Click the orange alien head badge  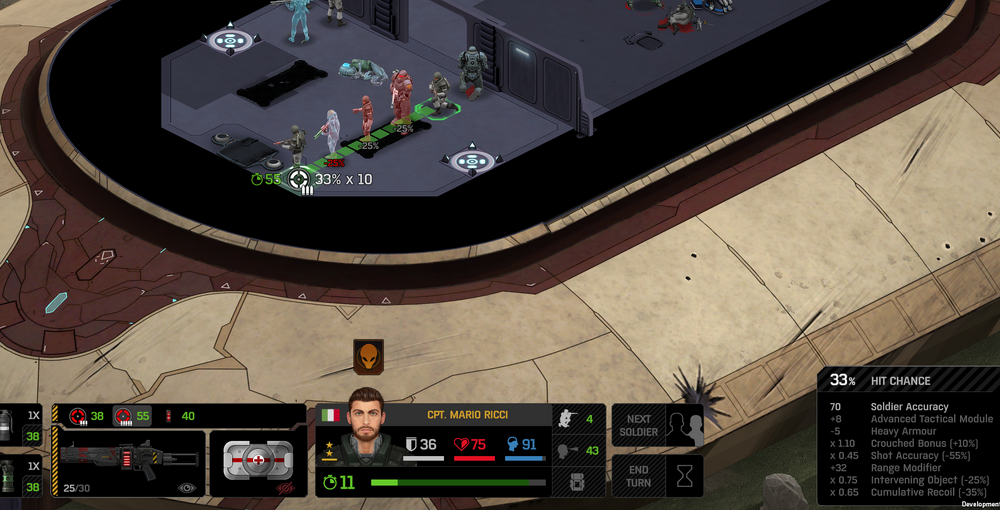click(x=368, y=357)
